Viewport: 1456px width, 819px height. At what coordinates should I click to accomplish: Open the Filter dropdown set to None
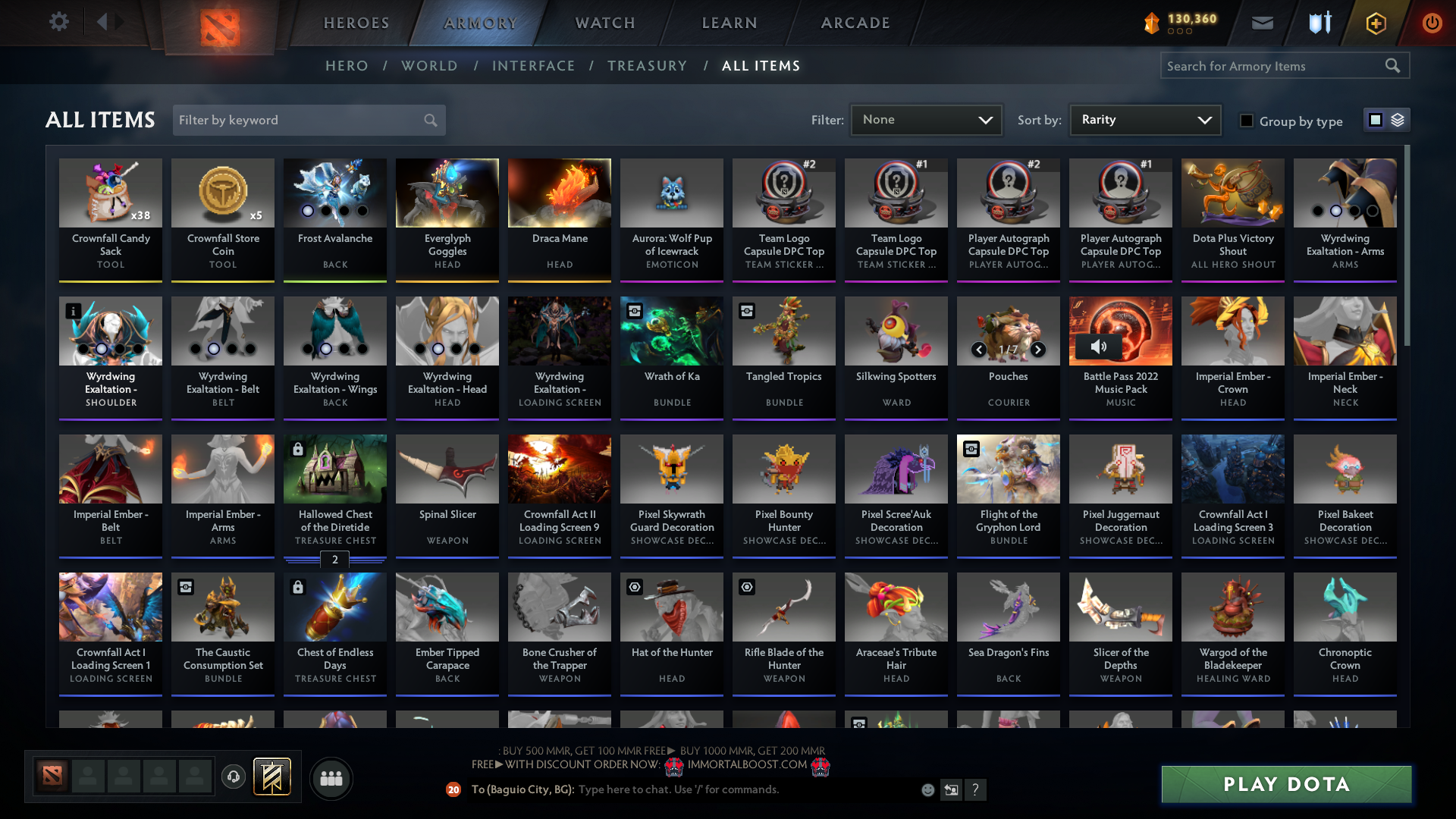point(925,119)
